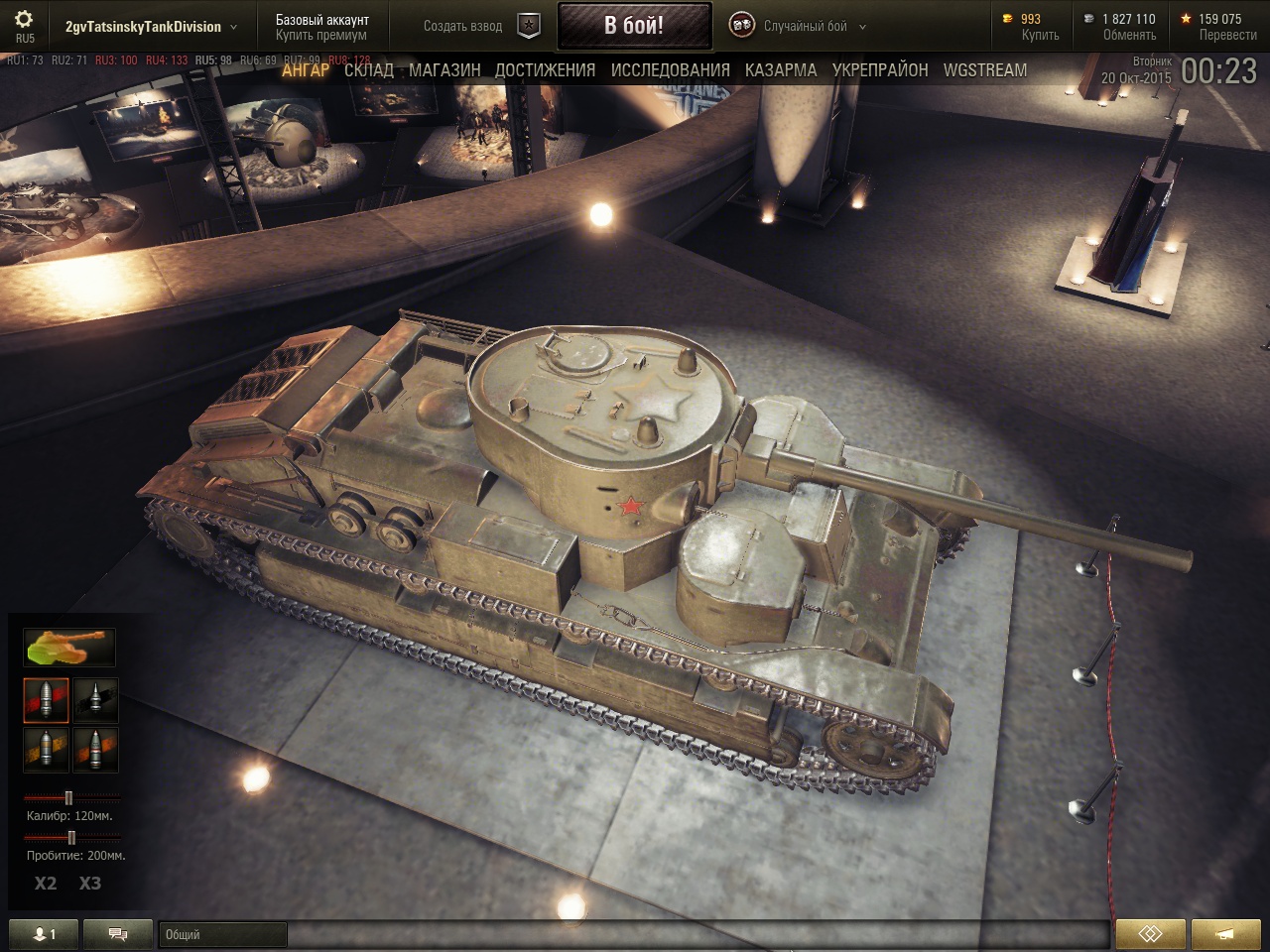
Task: Open the КАЗАРМА tab
Action: pos(781,70)
